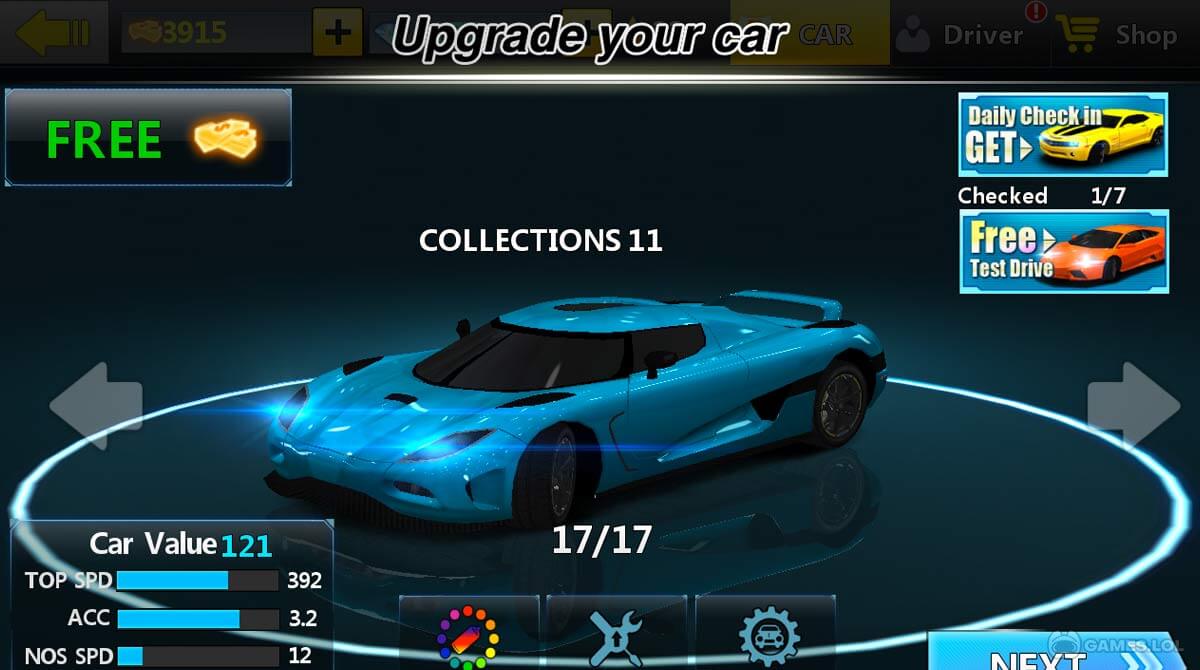Viewport: 1200px width, 670px height.
Task: Add more gold with the plus button
Action: click(x=338, y=33)
